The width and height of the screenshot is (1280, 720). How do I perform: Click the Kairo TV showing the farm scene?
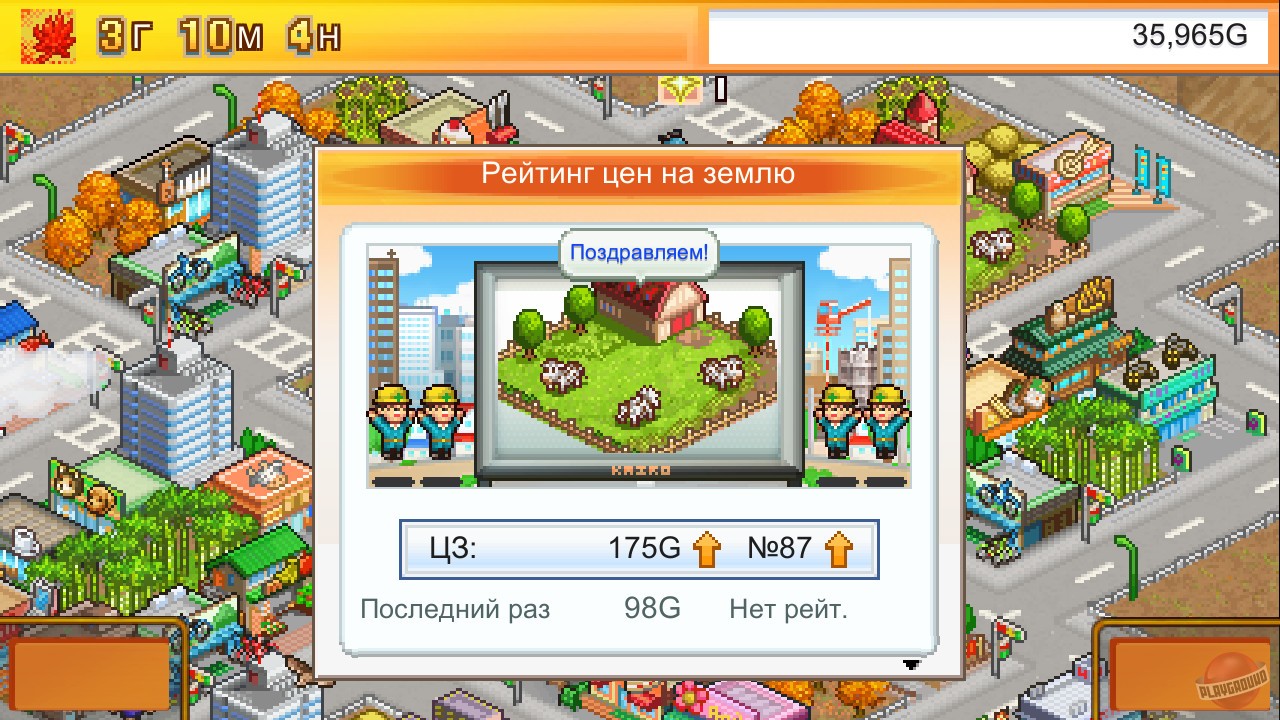pyautogui.click(x=638, y=370)
